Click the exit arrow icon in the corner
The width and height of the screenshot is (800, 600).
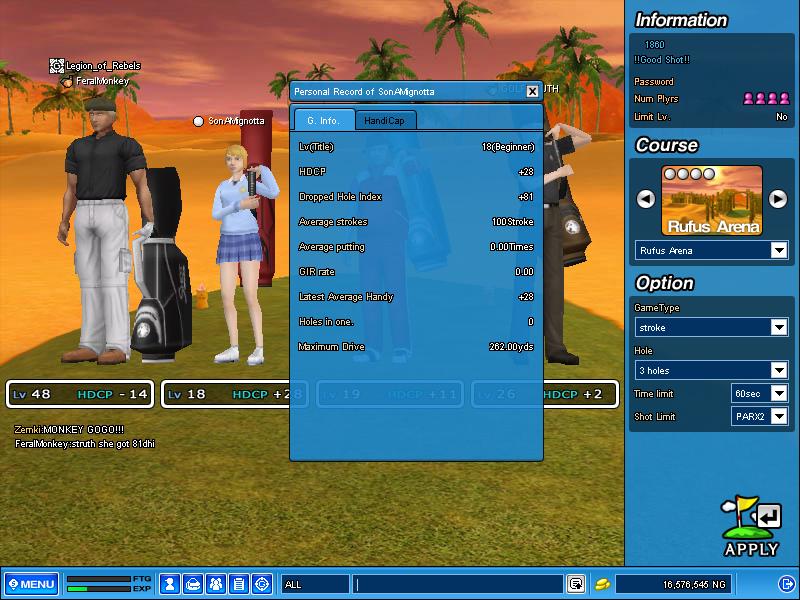(x=785, y=584)
